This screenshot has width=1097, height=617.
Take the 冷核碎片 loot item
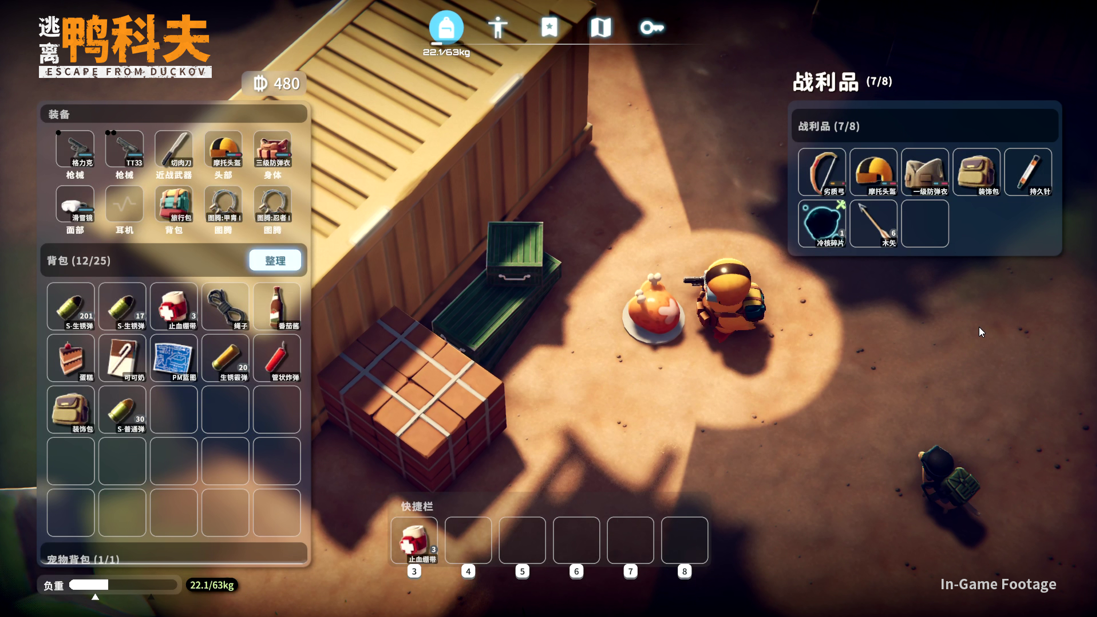pyautogui.click(x=822, y=223)
